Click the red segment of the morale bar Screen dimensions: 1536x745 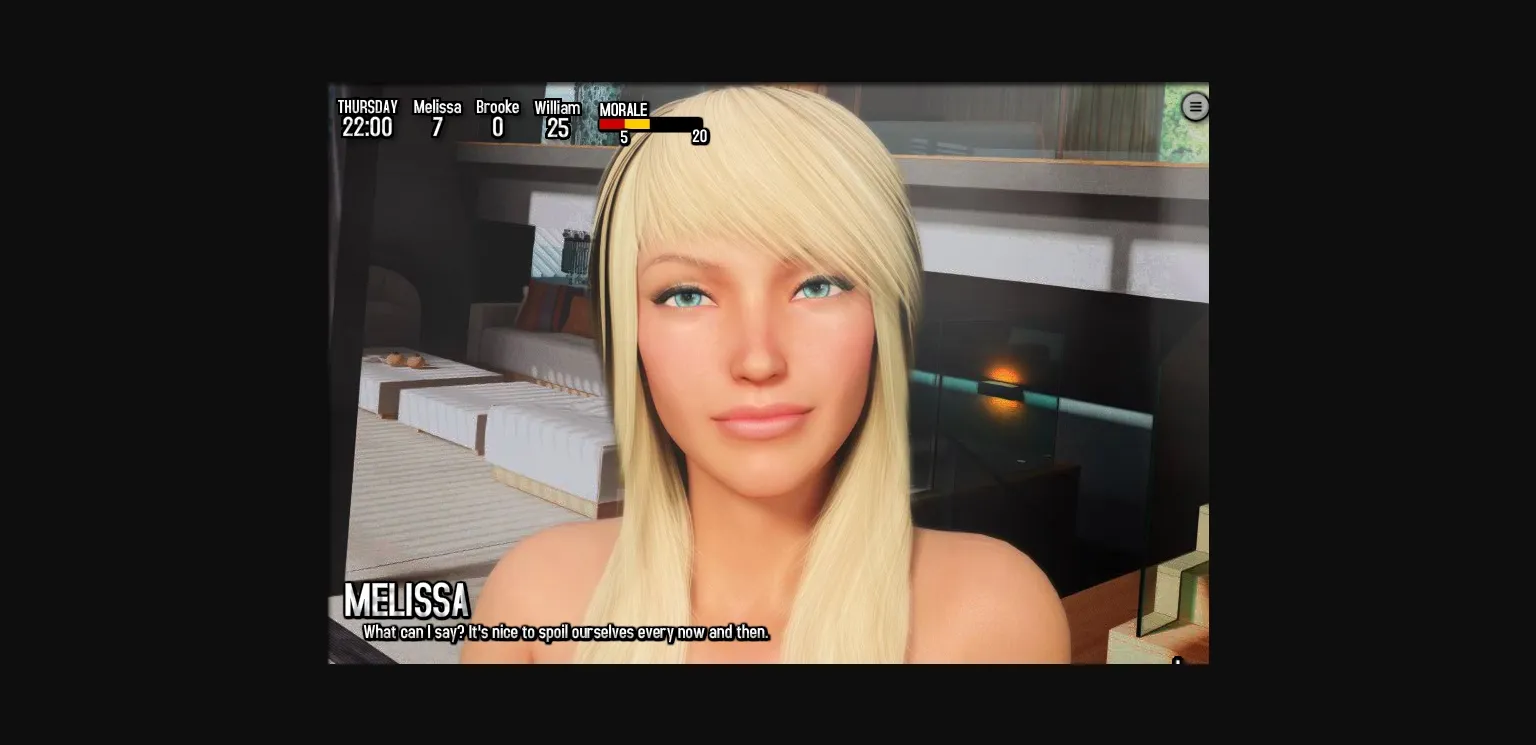[612, 124]
